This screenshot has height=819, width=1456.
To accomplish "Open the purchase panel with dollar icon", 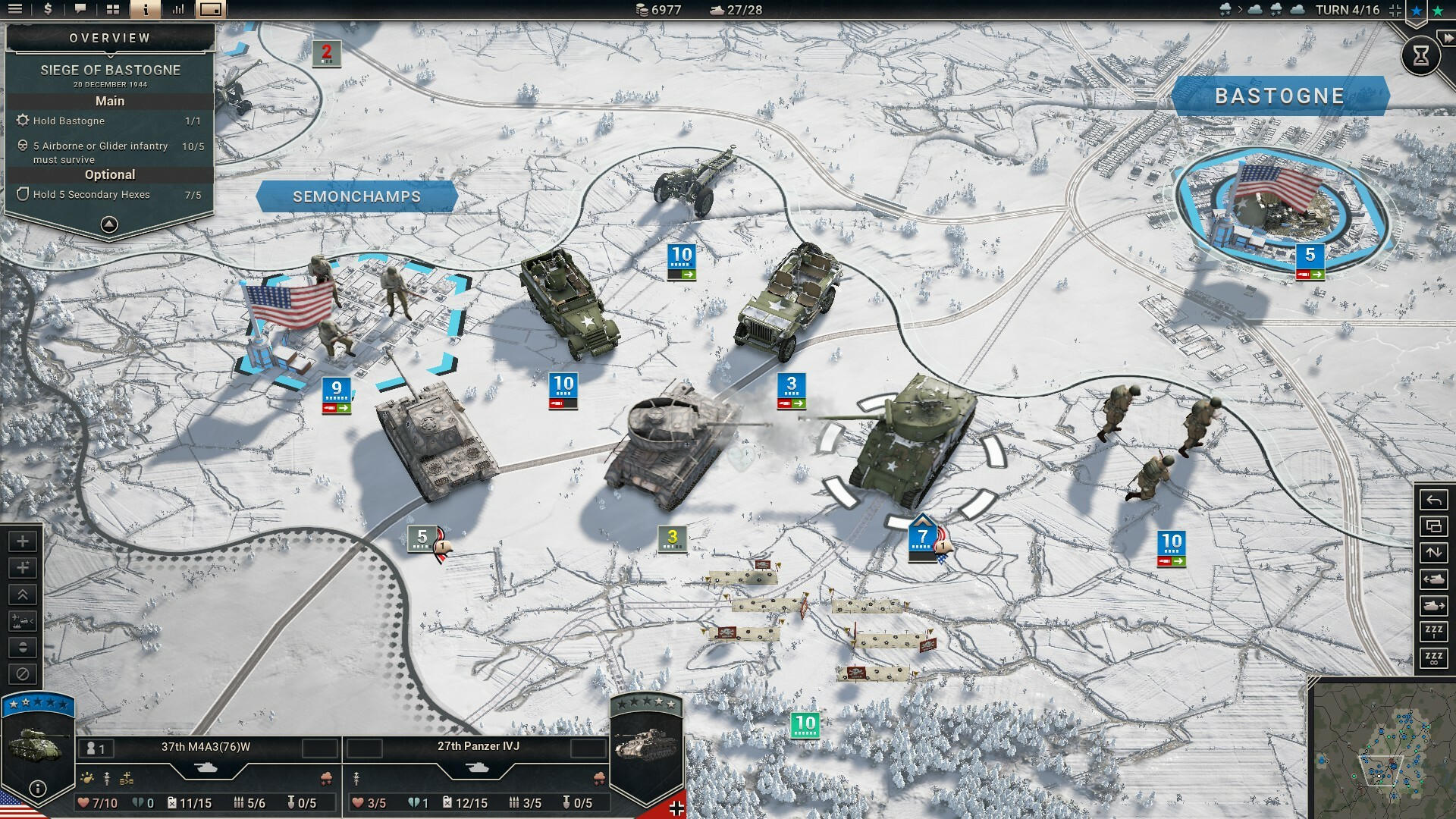I will (x=48, y=10).
